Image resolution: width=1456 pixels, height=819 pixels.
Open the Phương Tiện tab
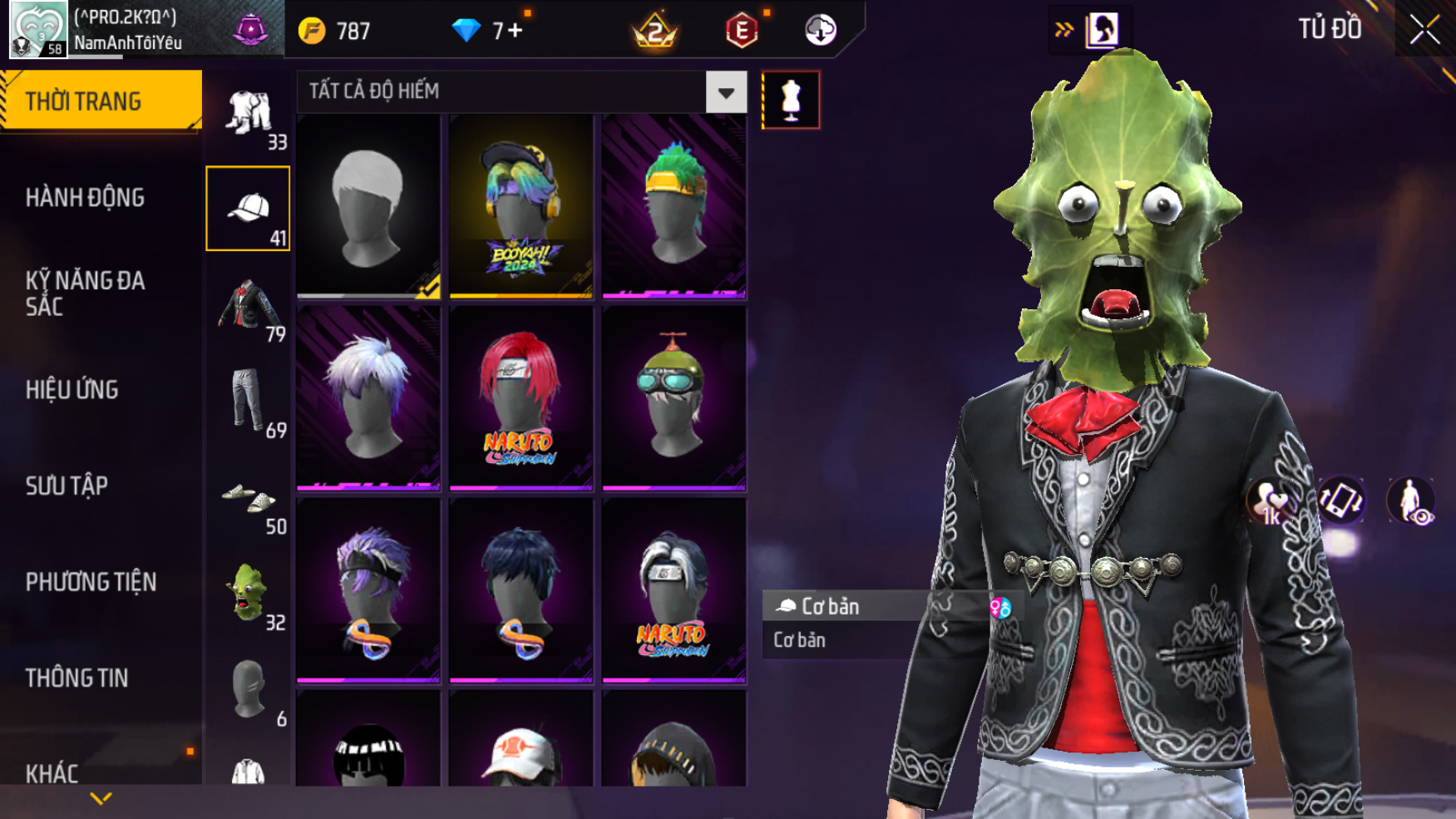click(x=91, y=581)
